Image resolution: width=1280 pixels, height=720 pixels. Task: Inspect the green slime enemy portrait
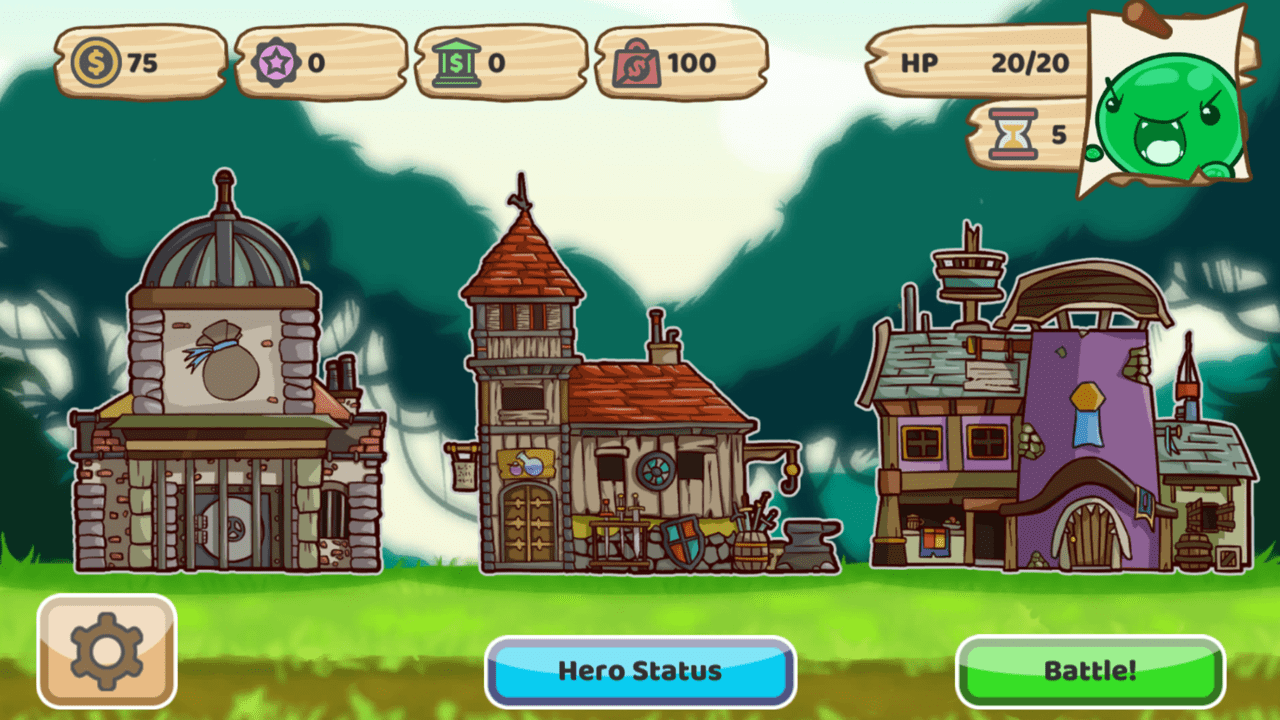tap(1168, 120)
